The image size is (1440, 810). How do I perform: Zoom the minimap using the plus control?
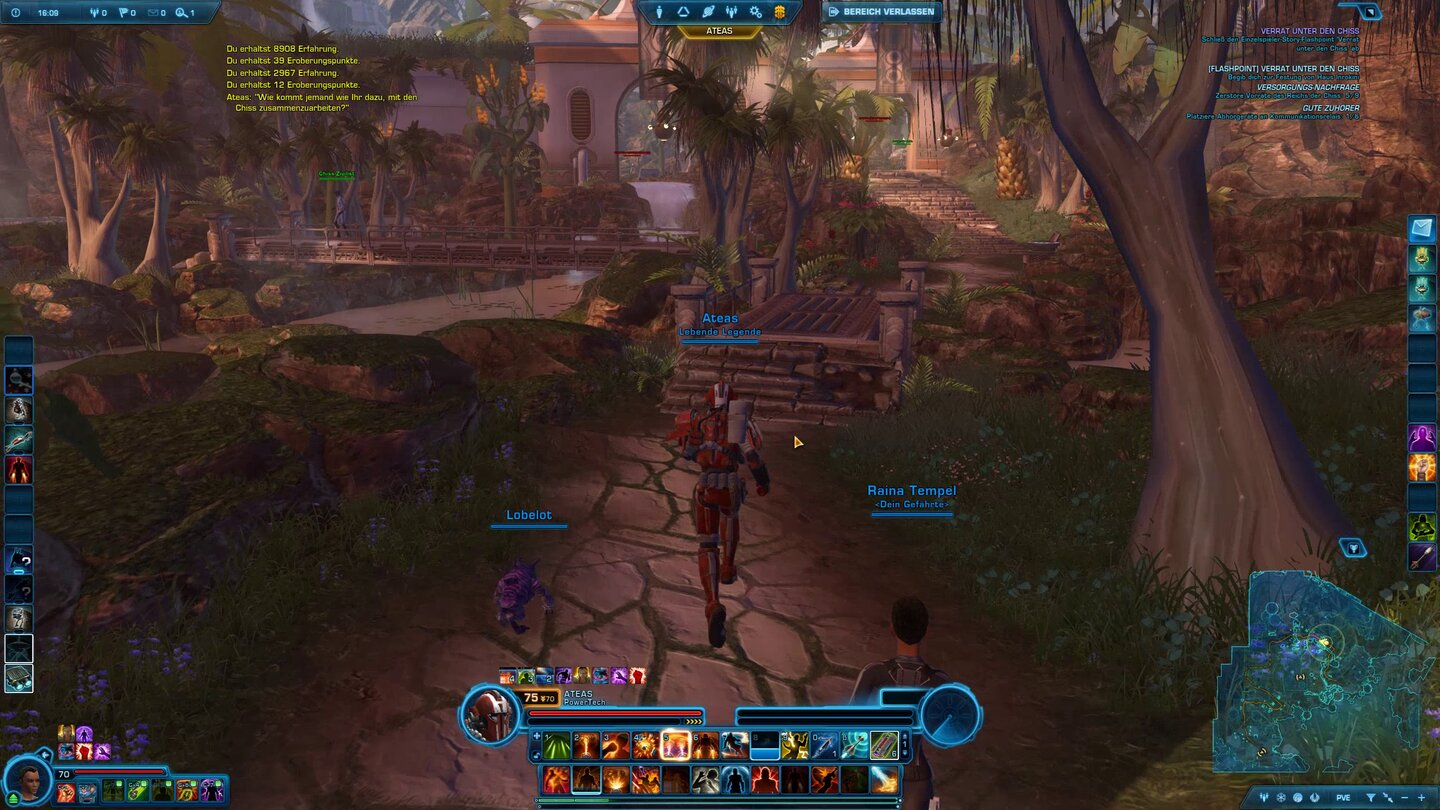(x=1421, y=796)
